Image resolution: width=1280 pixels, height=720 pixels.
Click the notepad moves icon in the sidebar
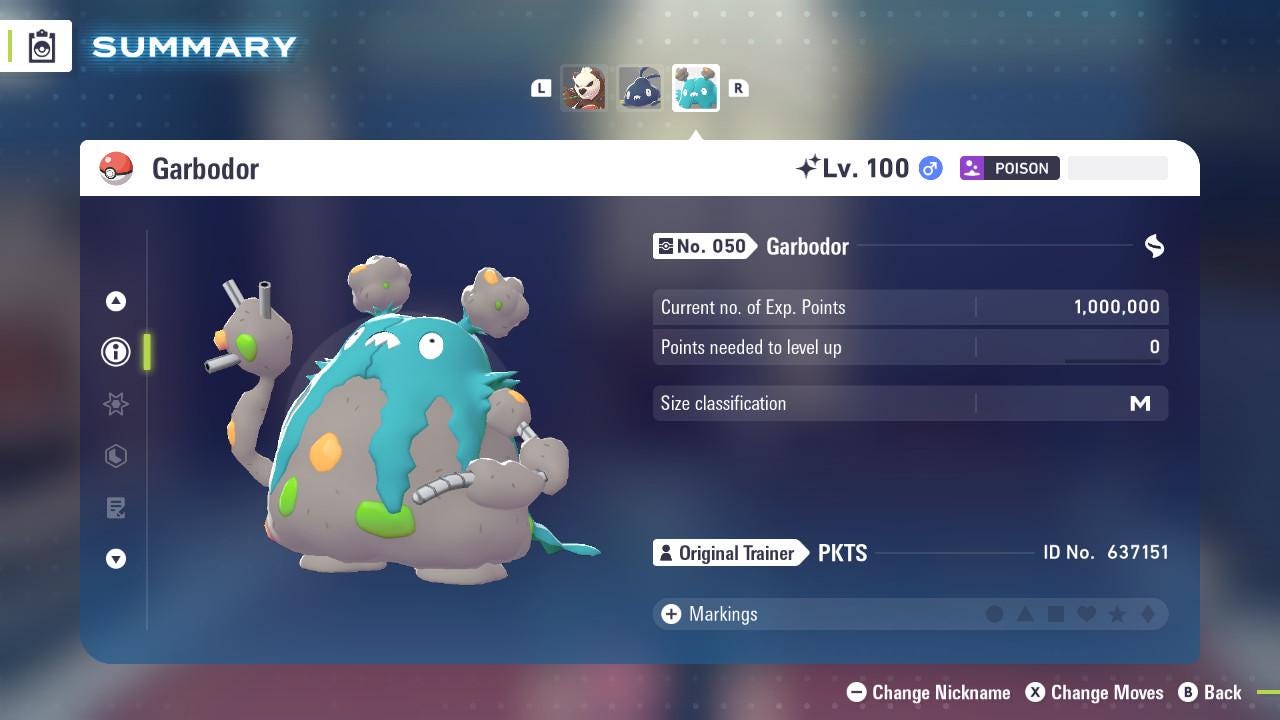point(116,508)
